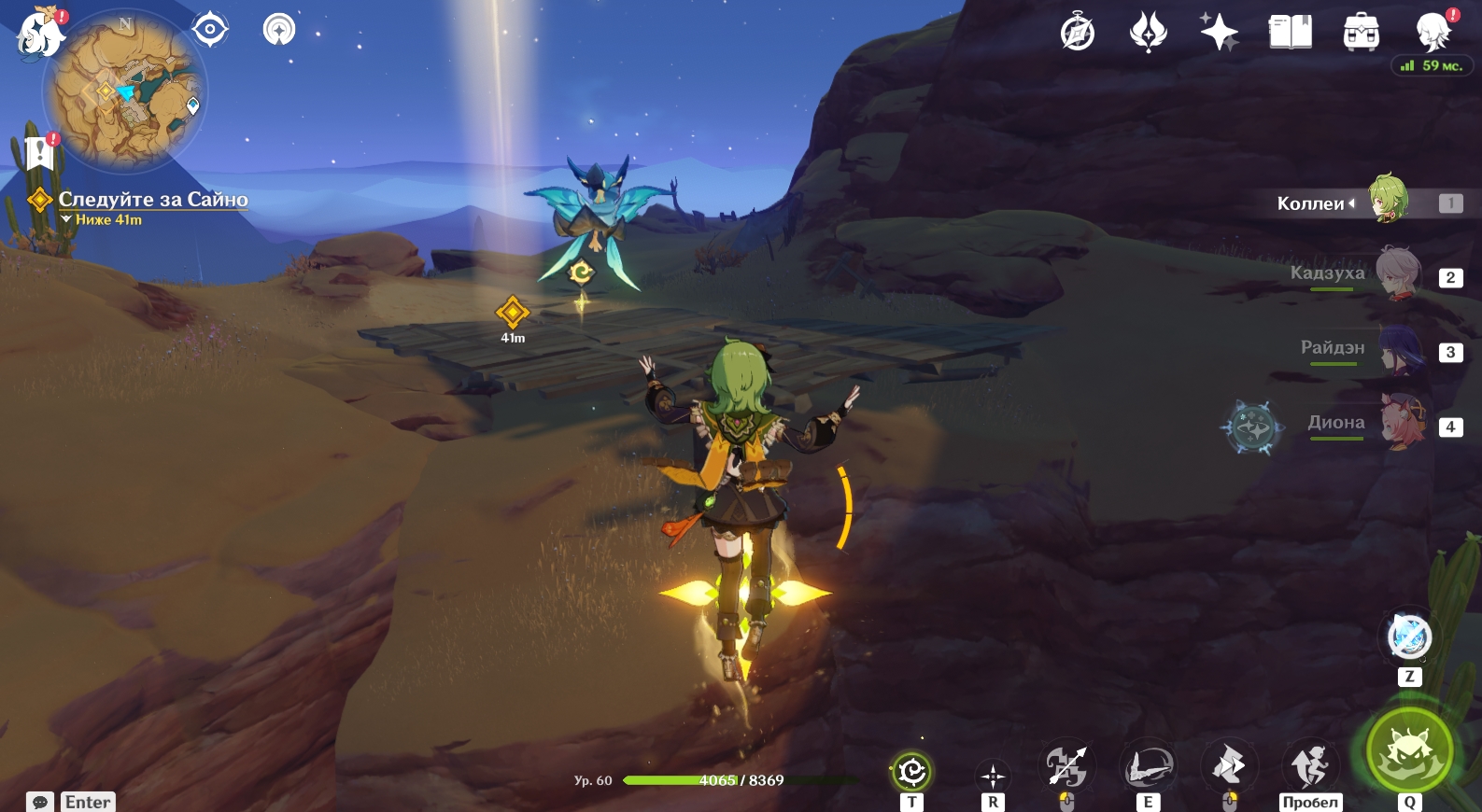Viewport: 1482px width, 812px height.
Task: Switch to party member Кадзуха
Action: pyautogui.click(x=1397, y=274)
